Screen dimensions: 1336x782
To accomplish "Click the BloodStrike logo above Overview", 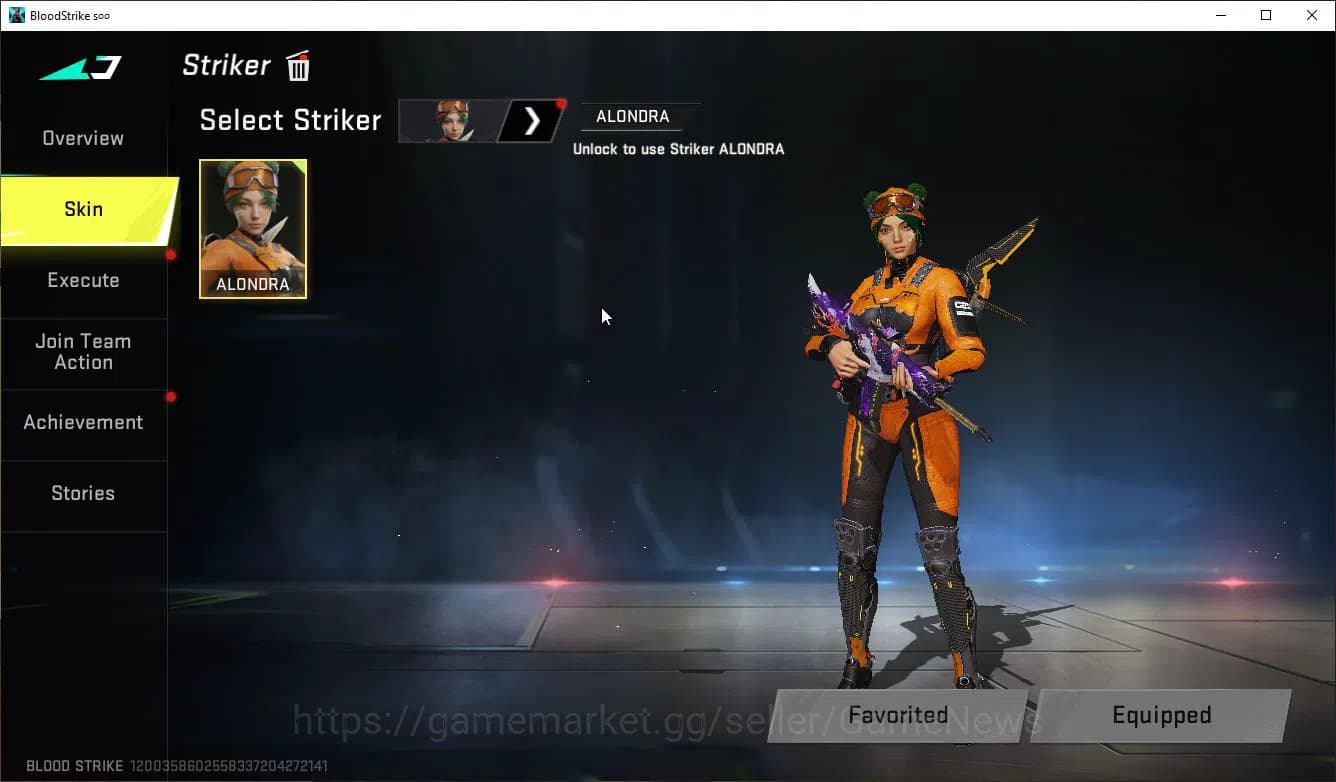I will pos(75,65).
